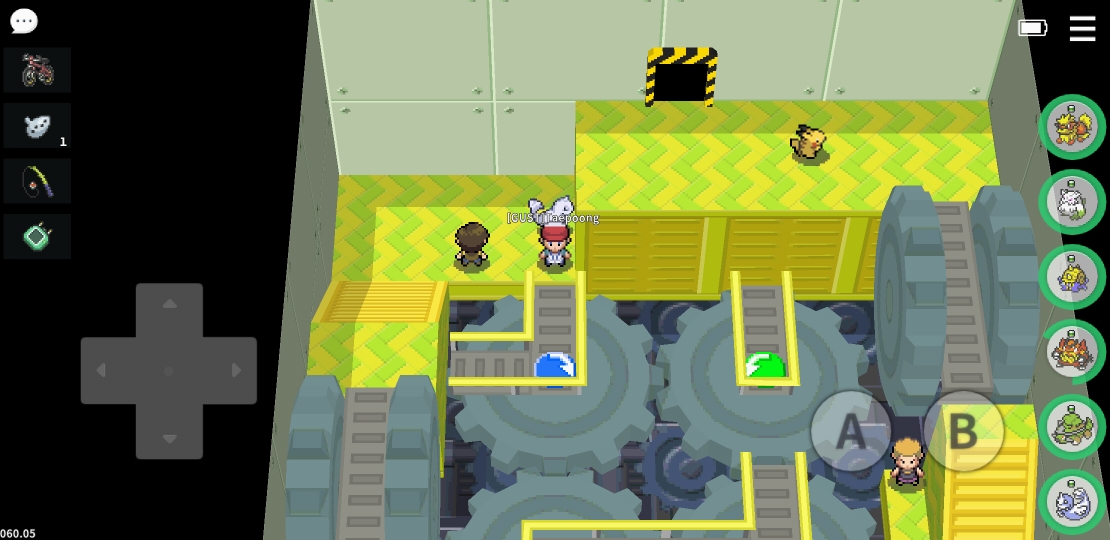Tap the on-screen B button
Screen dimensions: 1110x540
[x=962, y=431]
